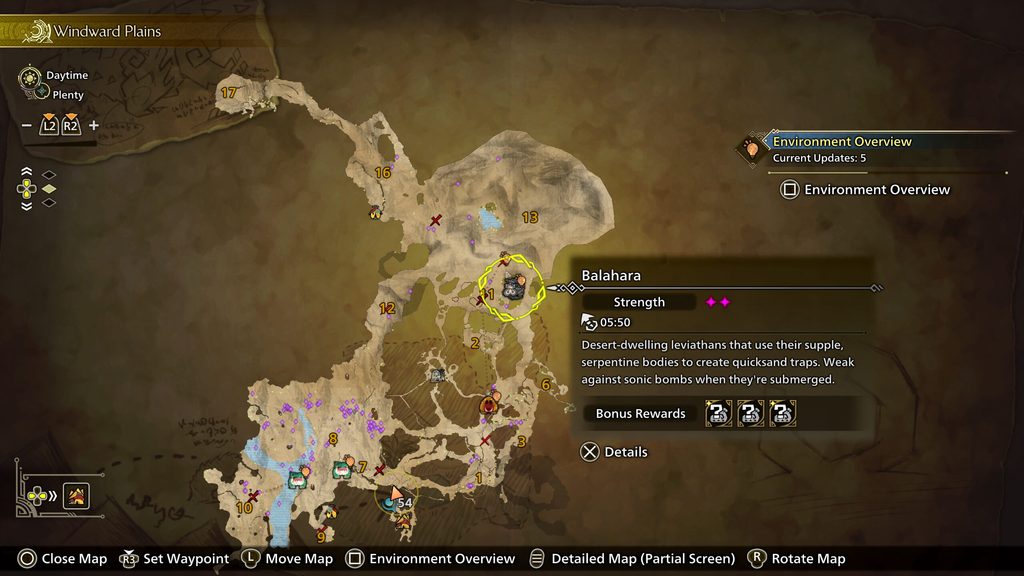
Task: Click the hunter position marker labeled 54
Action: click(396, 498)
